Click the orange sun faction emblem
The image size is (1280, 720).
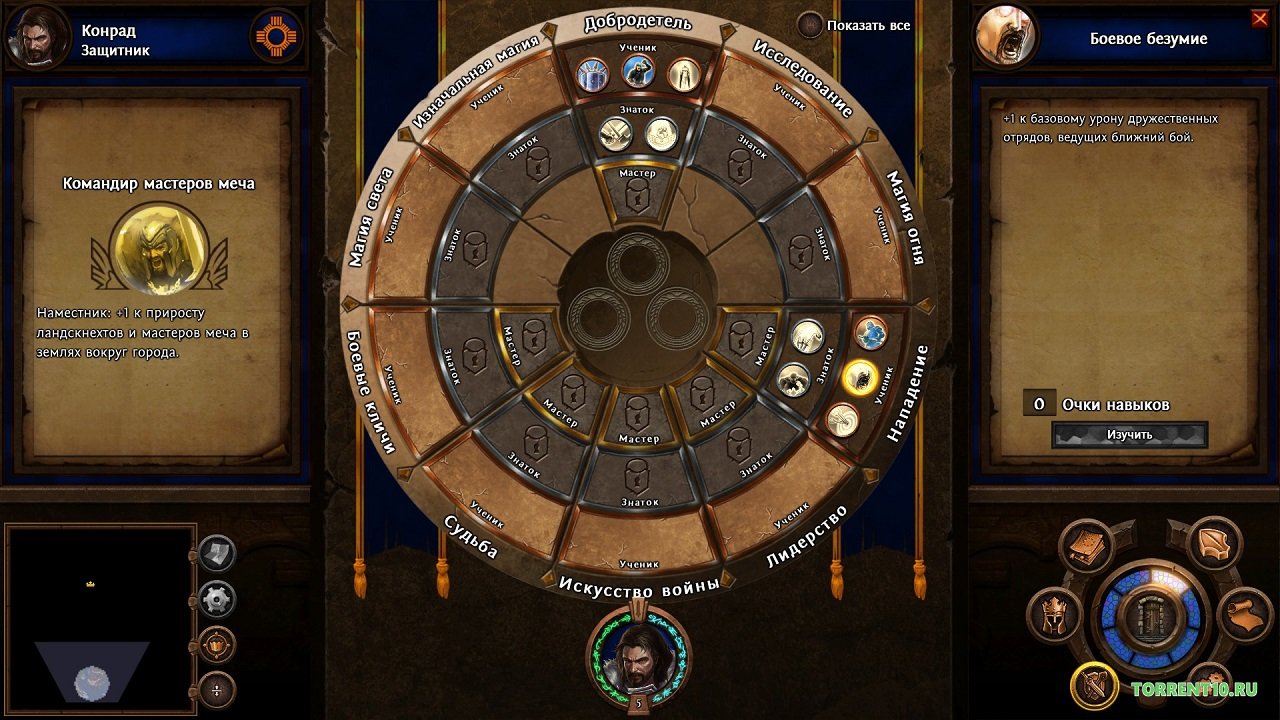[x=277, y=37]
